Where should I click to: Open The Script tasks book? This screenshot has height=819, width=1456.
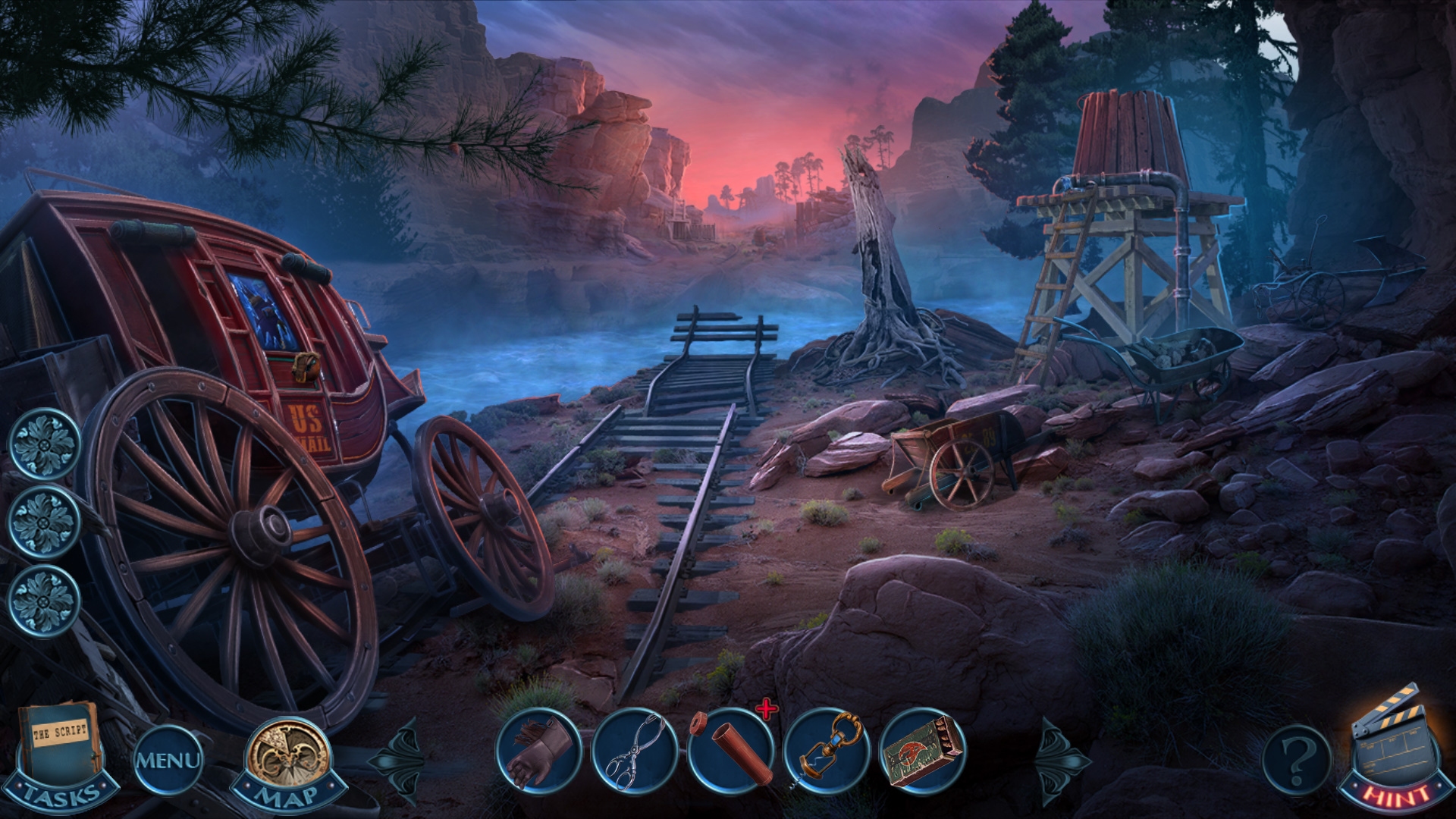(x=62, y=752)
